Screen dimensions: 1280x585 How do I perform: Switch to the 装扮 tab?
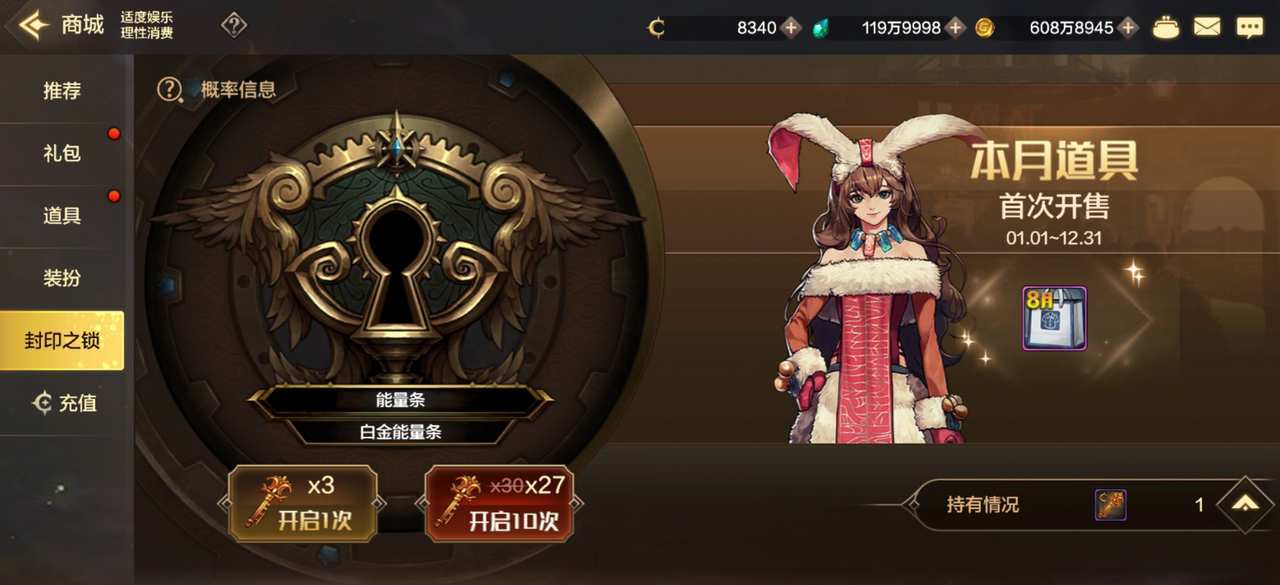[x=62, y=278]
